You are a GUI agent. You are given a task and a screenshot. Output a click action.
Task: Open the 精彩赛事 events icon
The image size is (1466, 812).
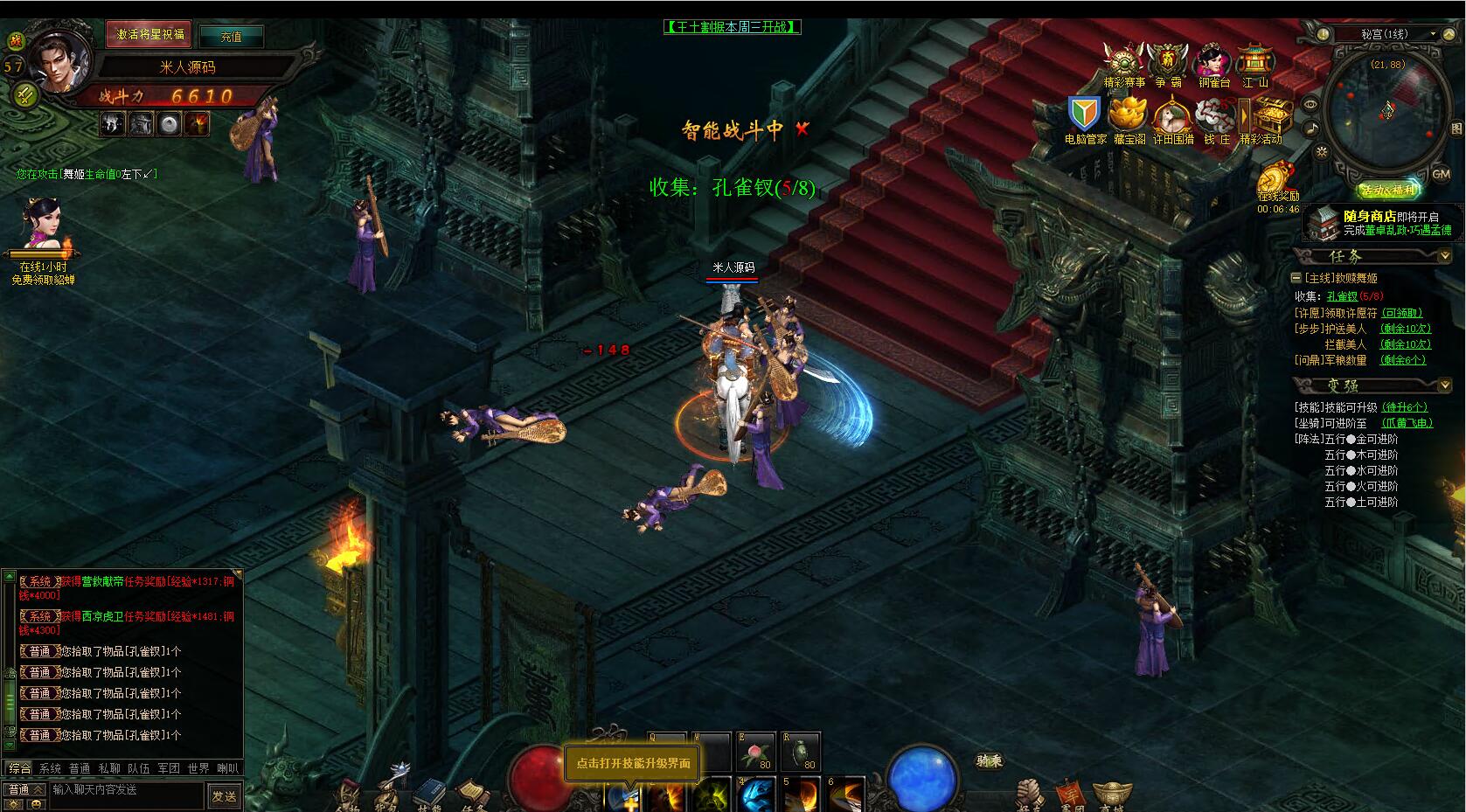[x=1123, y=62]
